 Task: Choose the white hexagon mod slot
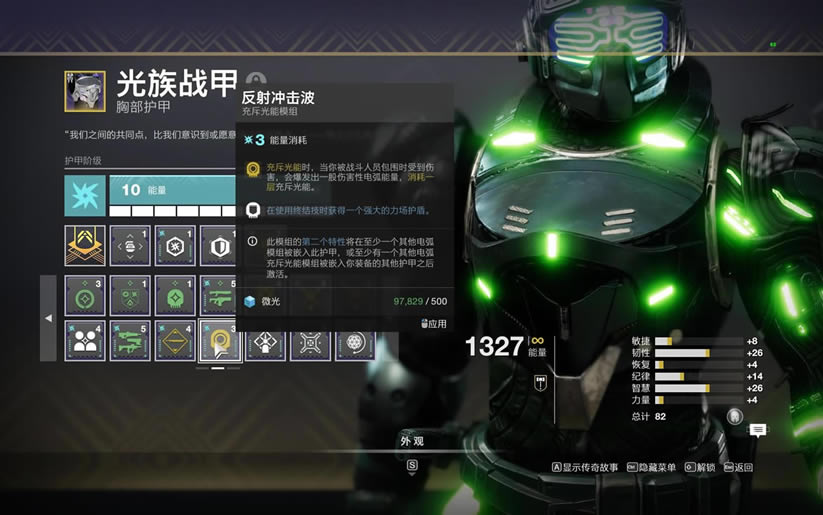click(175, 245)
